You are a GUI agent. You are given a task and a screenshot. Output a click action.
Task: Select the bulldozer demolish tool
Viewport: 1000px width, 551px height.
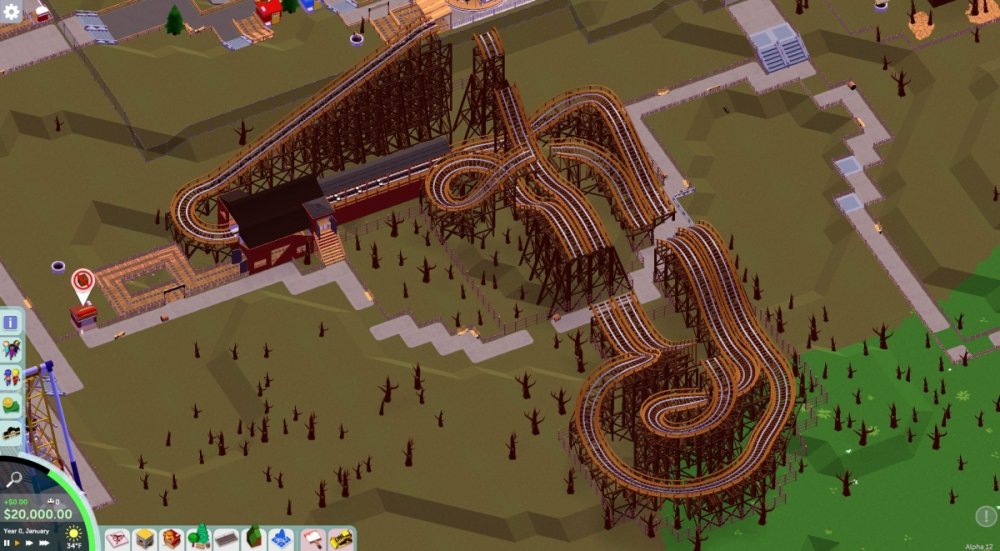tap(341, 539)
